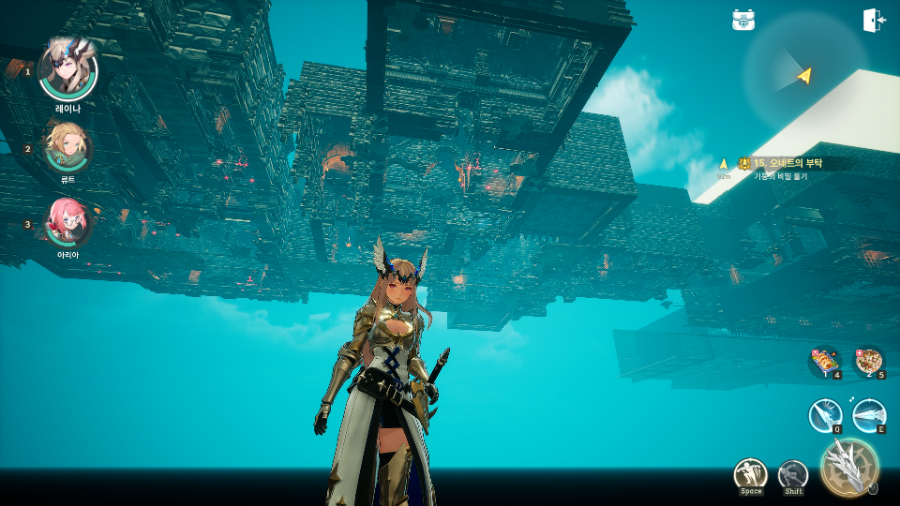Switch to pink-haired party member 아리아
Viewport: 900px width, 506px height.
click(68, 221)
